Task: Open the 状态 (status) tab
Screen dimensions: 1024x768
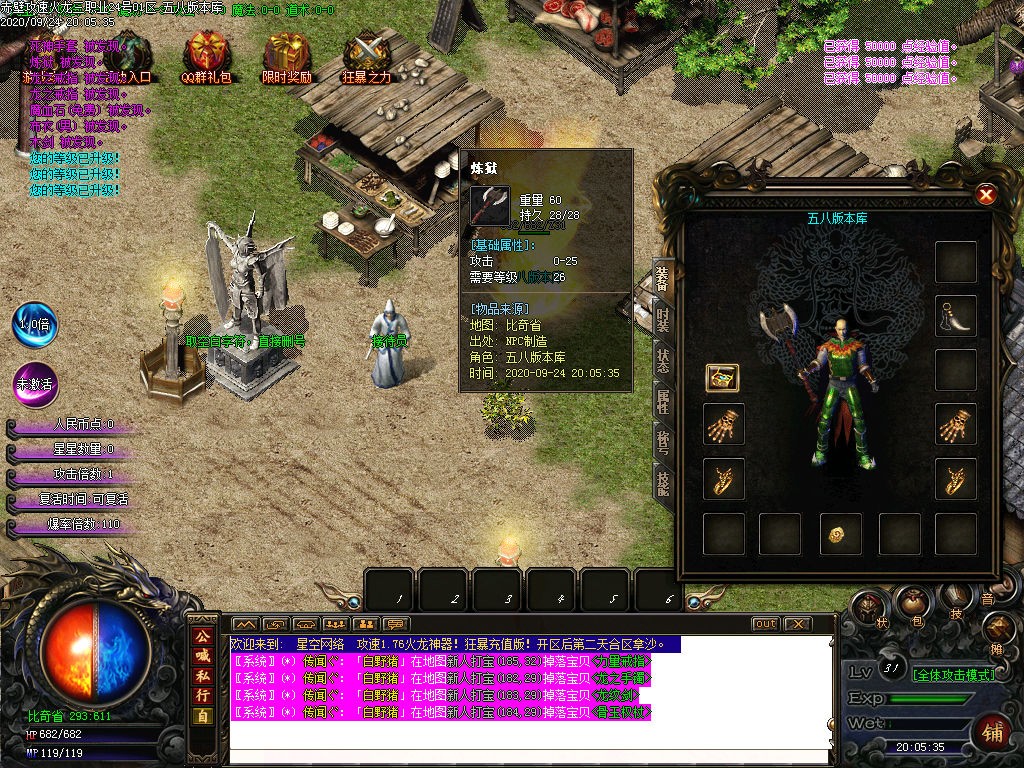Action: point(663,362)
